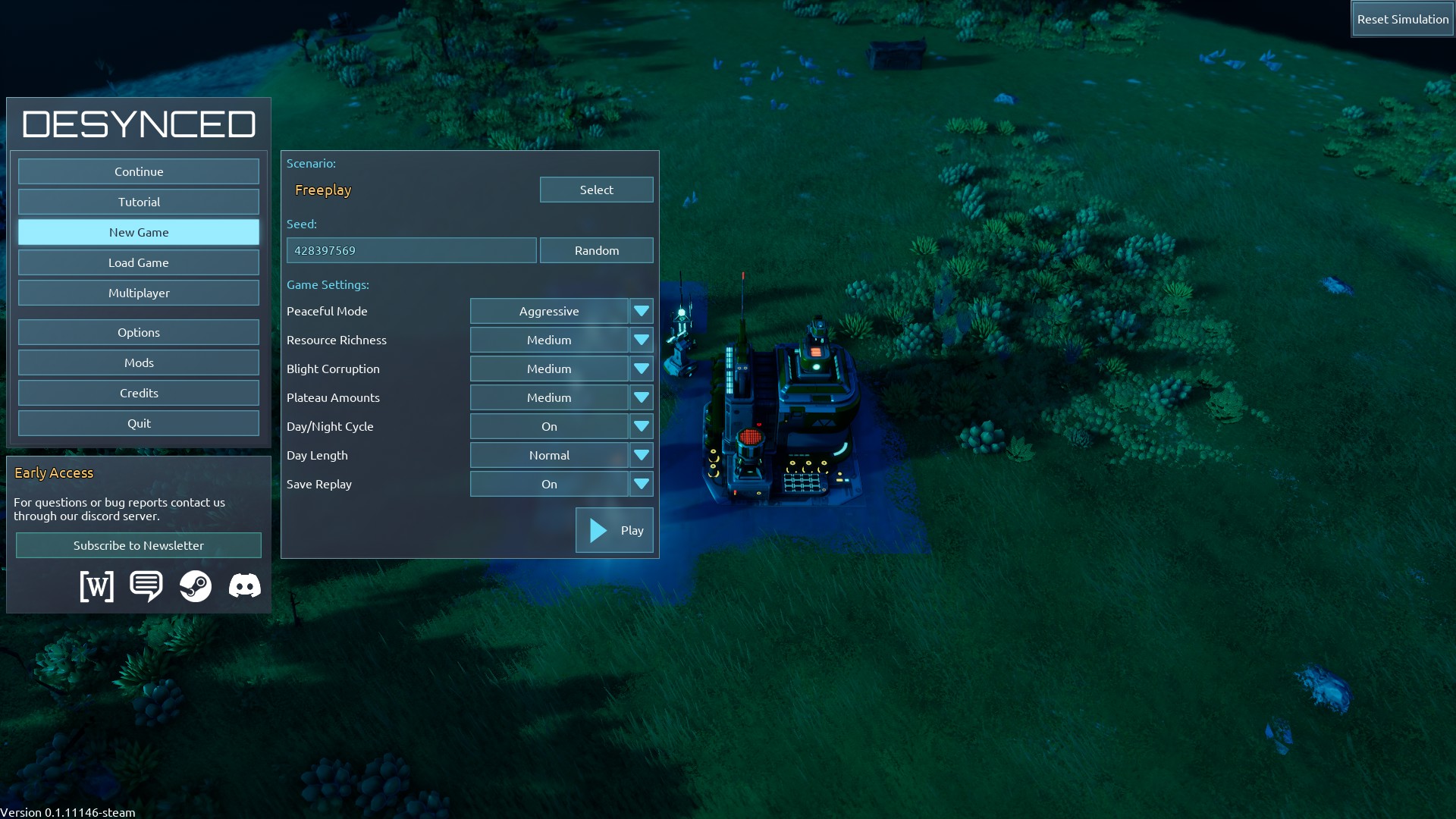Show the Credits
Screen dimensions: 1456x819
[x=139, y=393]
